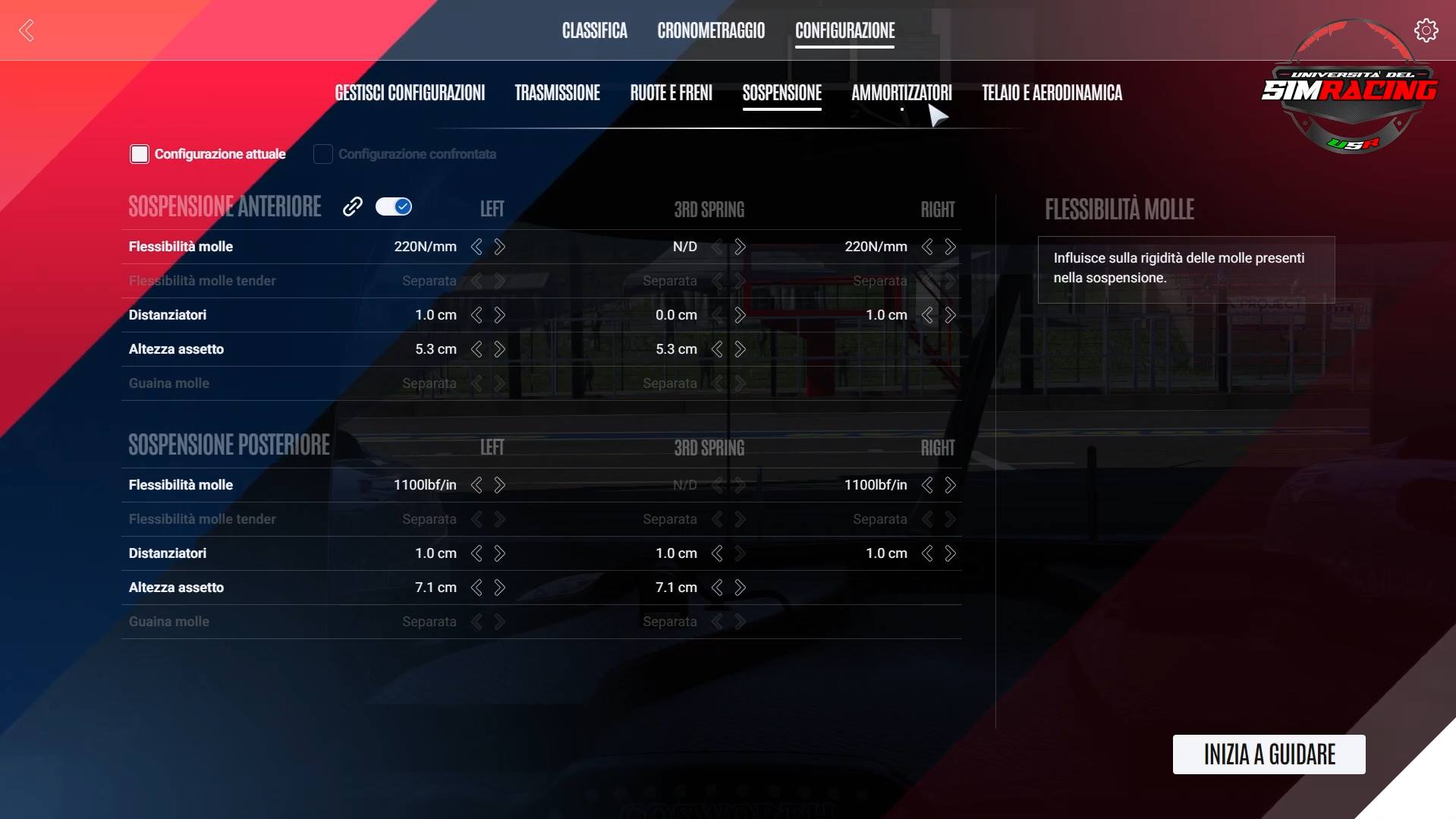Decrease front left Altezza assetto with left chevron
This screenshot has width=1456, height=819.
tap(476, 349)
